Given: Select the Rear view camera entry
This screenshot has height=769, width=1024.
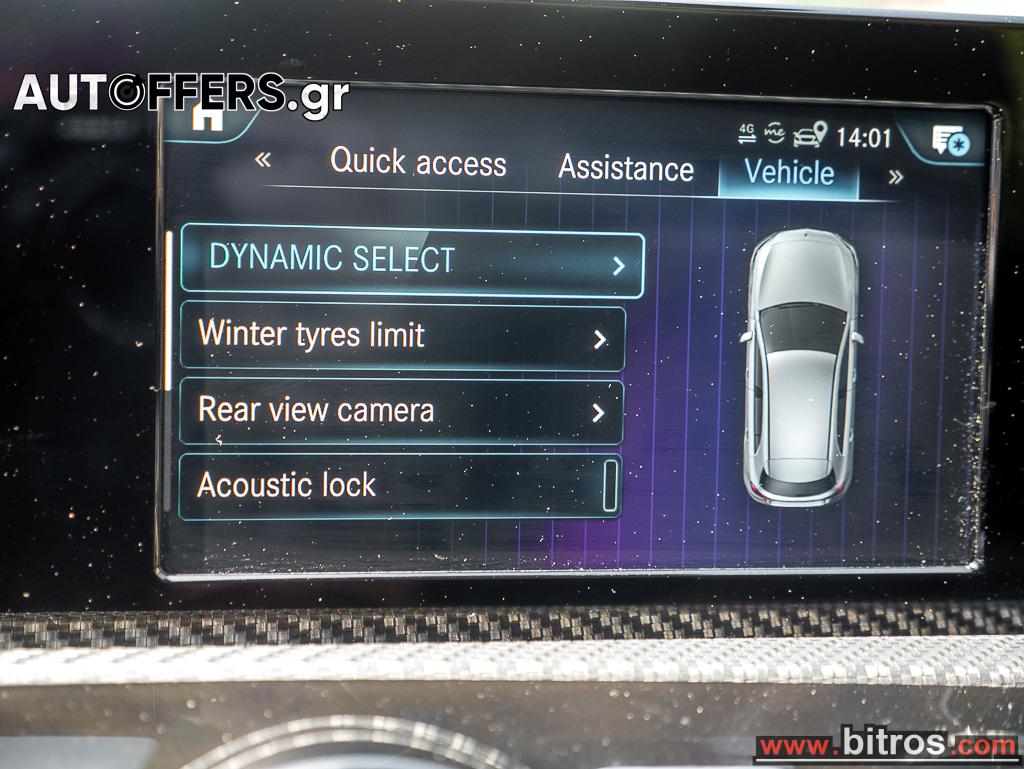Looking at the screenshot, I should (x=401, y=411).
